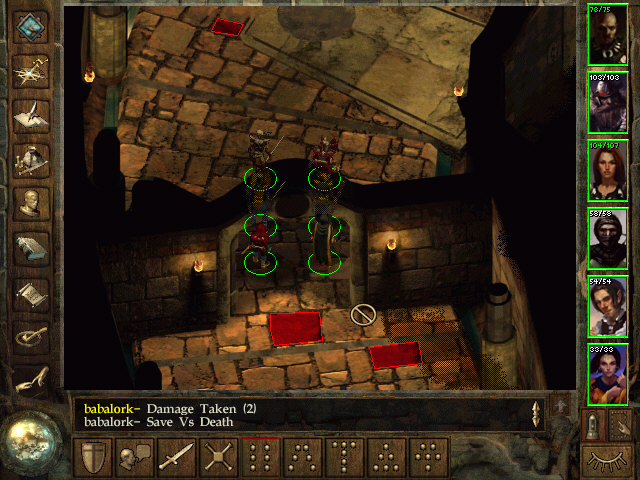Viewport: 640px width, 480px height.
Task: Click the closed-eye Rest button
Action: tap(608, 461)
